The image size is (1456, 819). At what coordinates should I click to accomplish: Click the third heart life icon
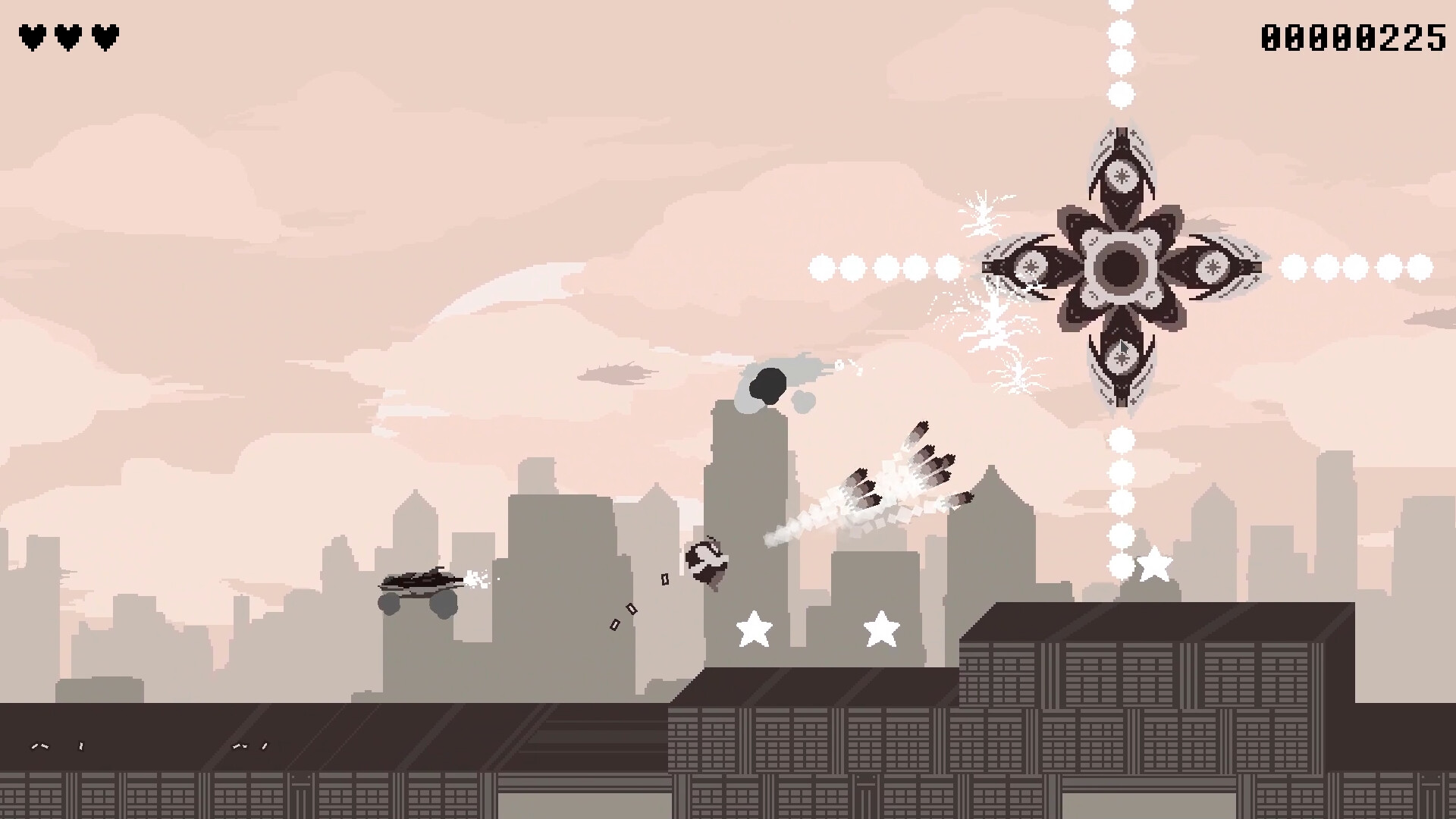click(x=105, y=35)
